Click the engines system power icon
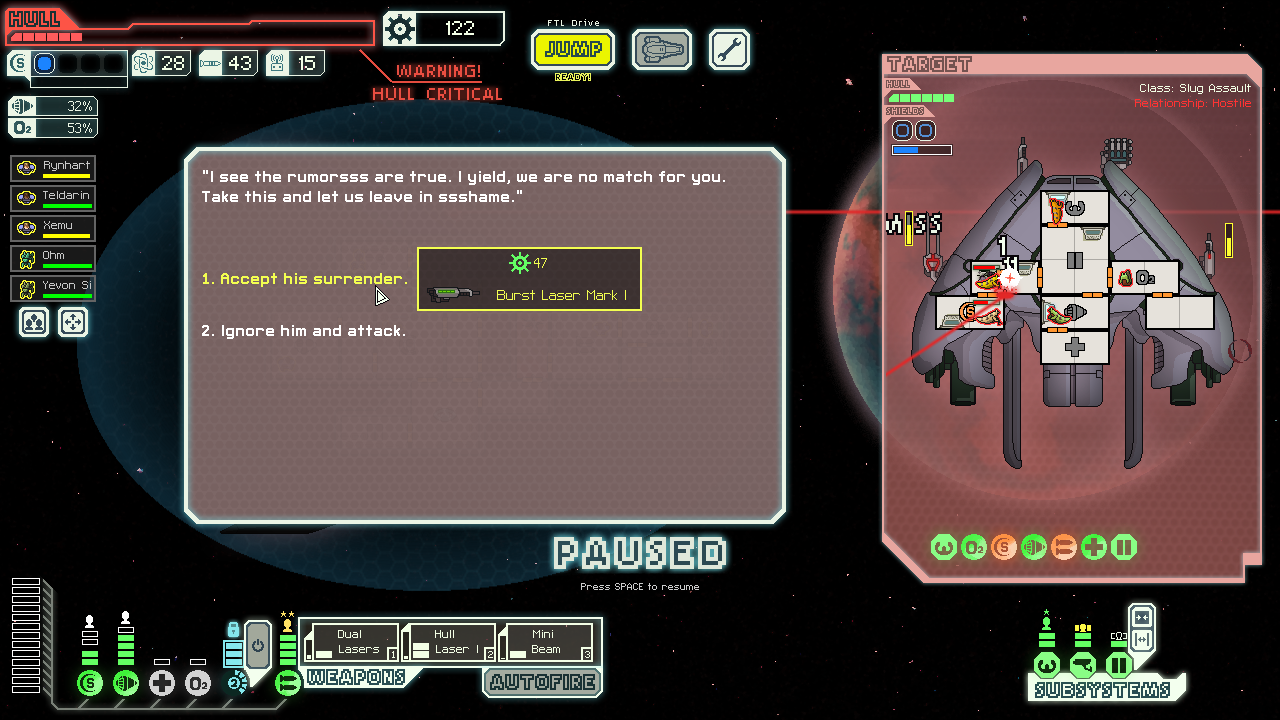Viewport: 1280px width, 720px height. (x=126, y=683)
